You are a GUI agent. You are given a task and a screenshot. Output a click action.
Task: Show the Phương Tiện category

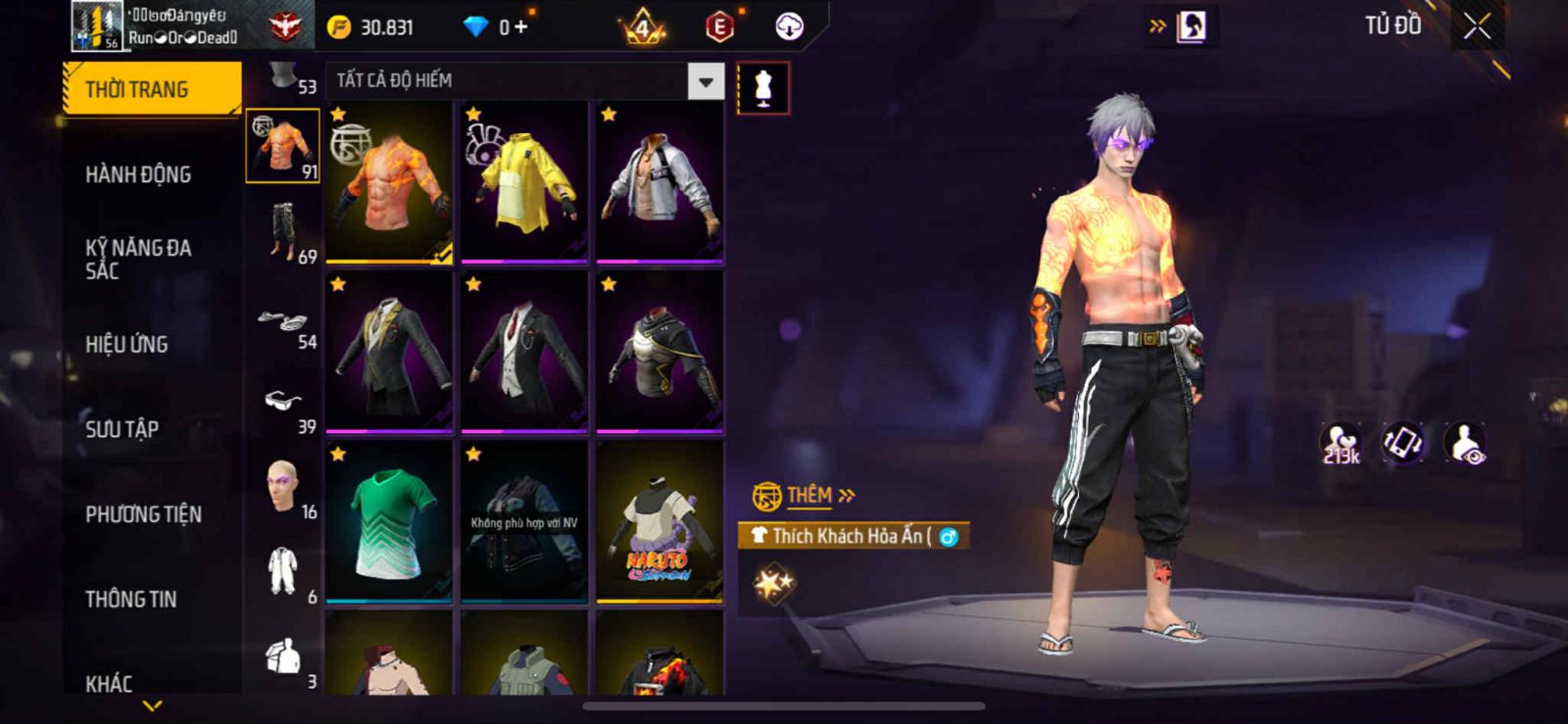143,513
